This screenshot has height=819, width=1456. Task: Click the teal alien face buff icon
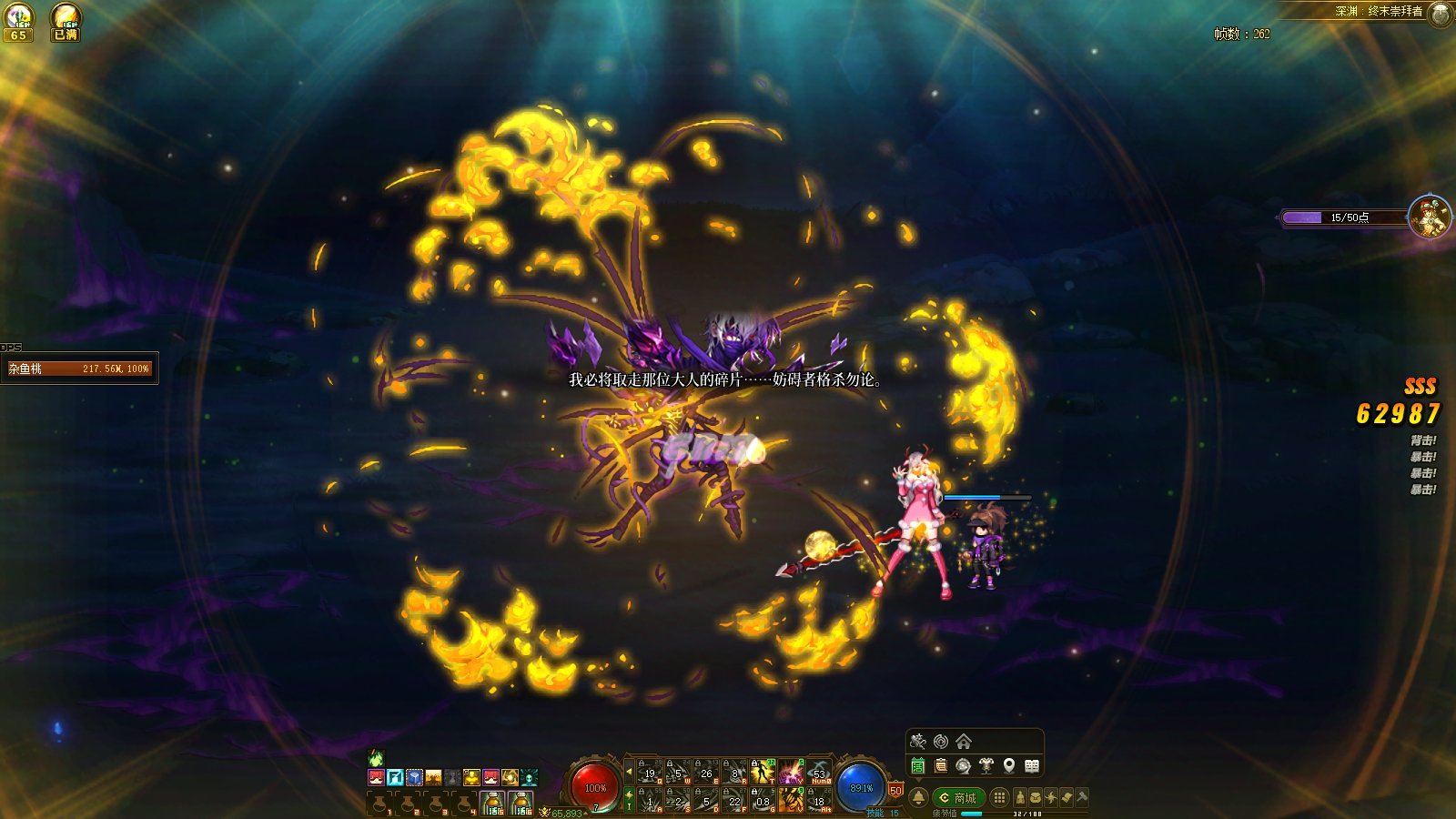pyautogui.click(x=529, y=777)
